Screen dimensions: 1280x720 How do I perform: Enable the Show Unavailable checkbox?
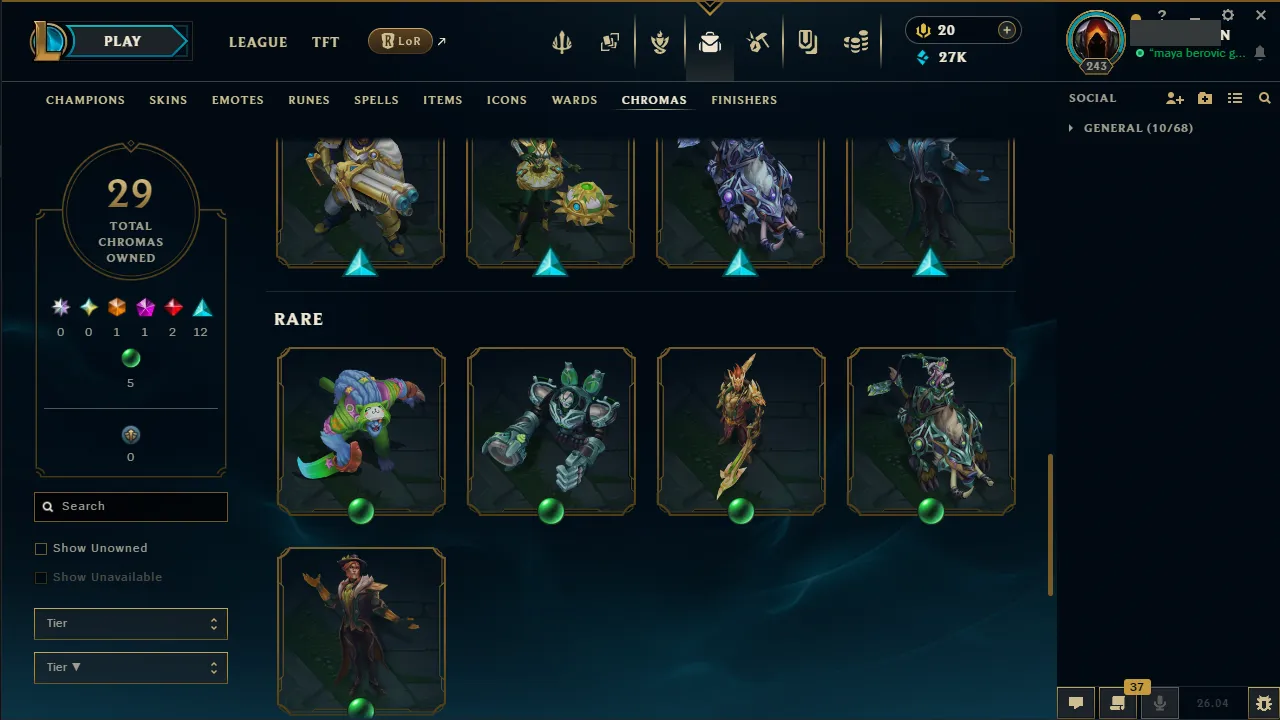click(x=41, y=577)
